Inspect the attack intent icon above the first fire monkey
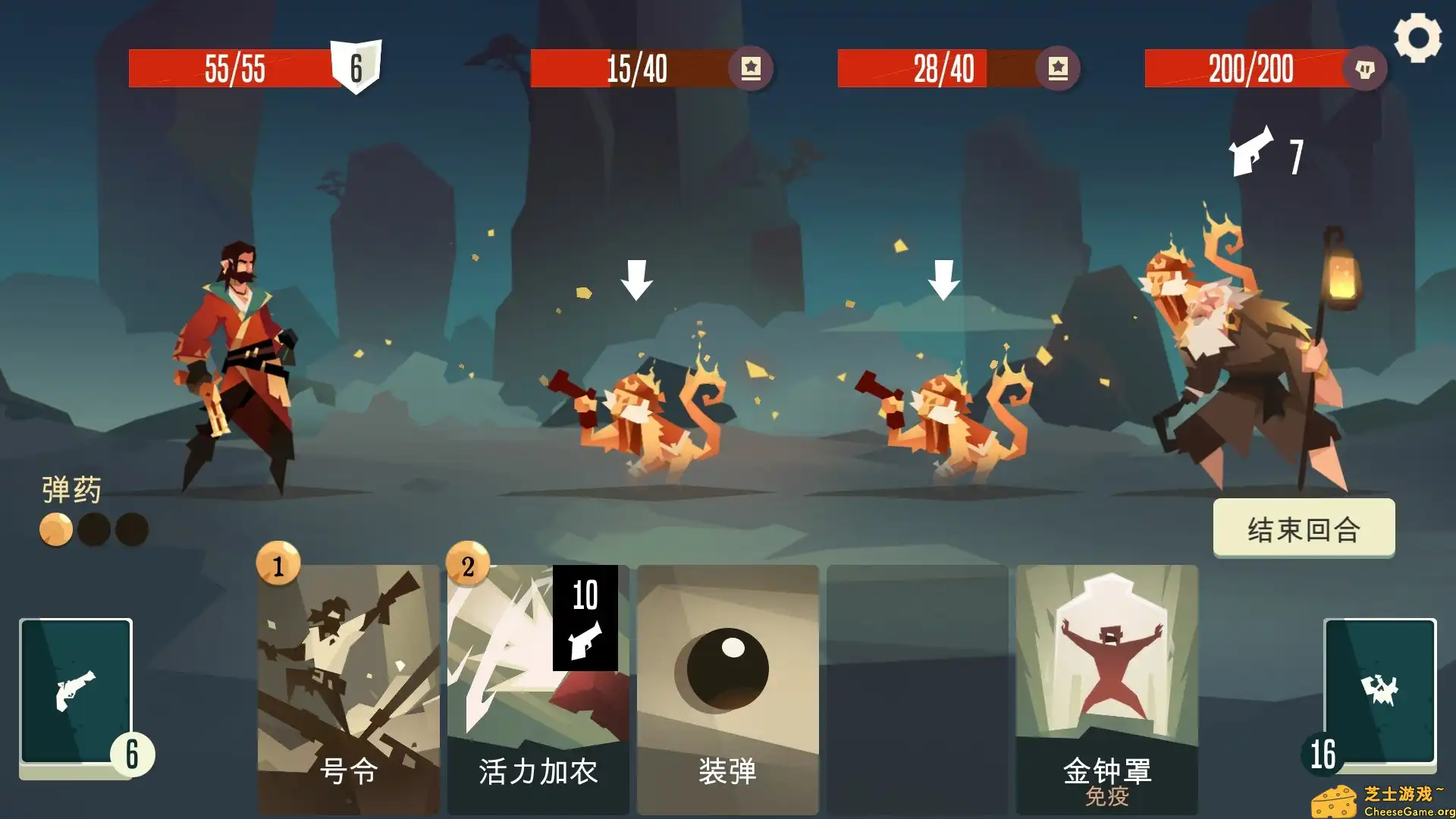The height and width of the screenshot is (819, 1456). tap(637, 281)
